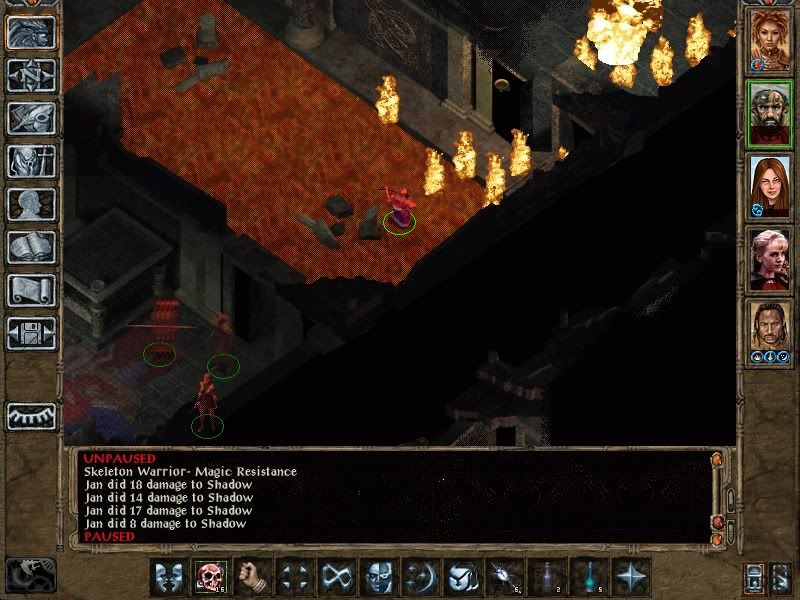Viewport: 800px width, 600px height.
Task: Select the bearded man with green border
Action: (x=769, y=113)
